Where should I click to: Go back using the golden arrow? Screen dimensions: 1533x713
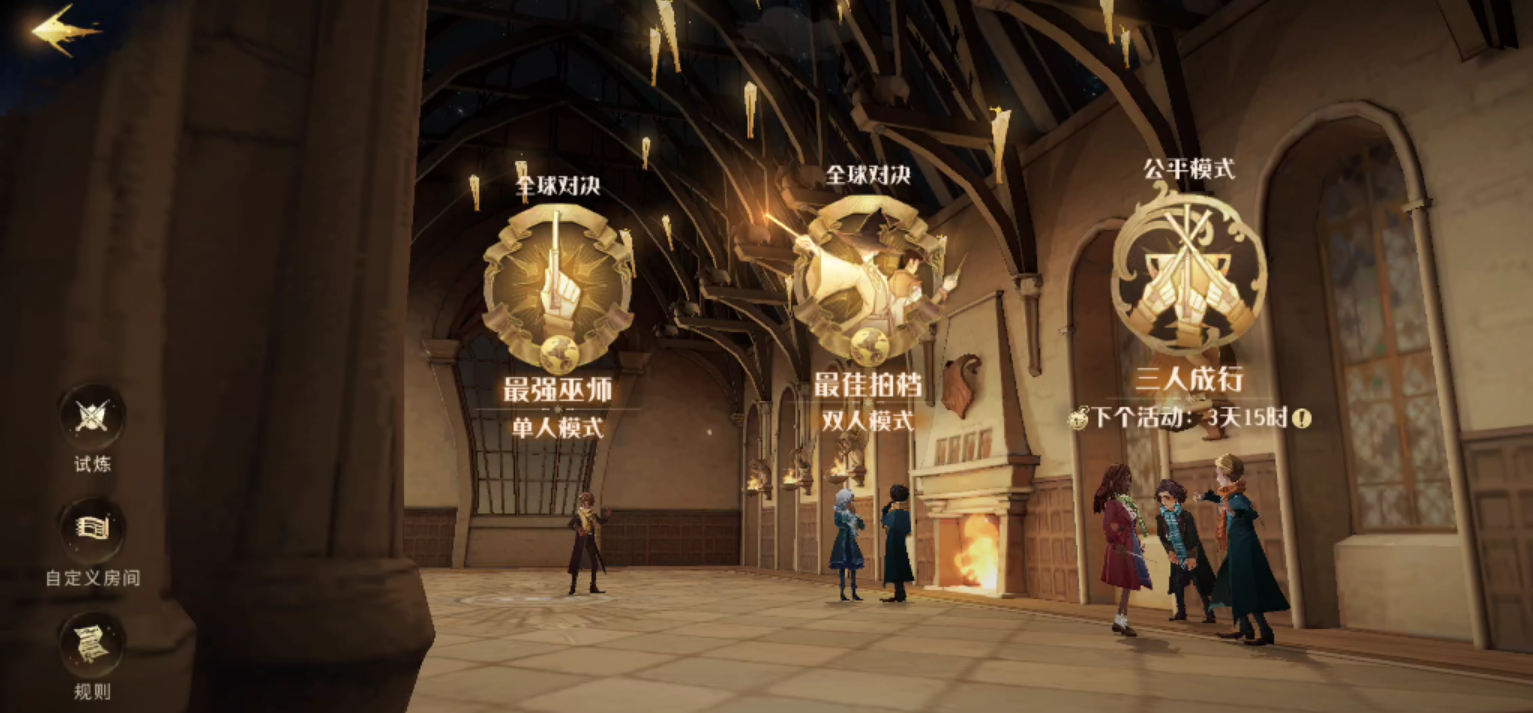[x=64, y=30]
